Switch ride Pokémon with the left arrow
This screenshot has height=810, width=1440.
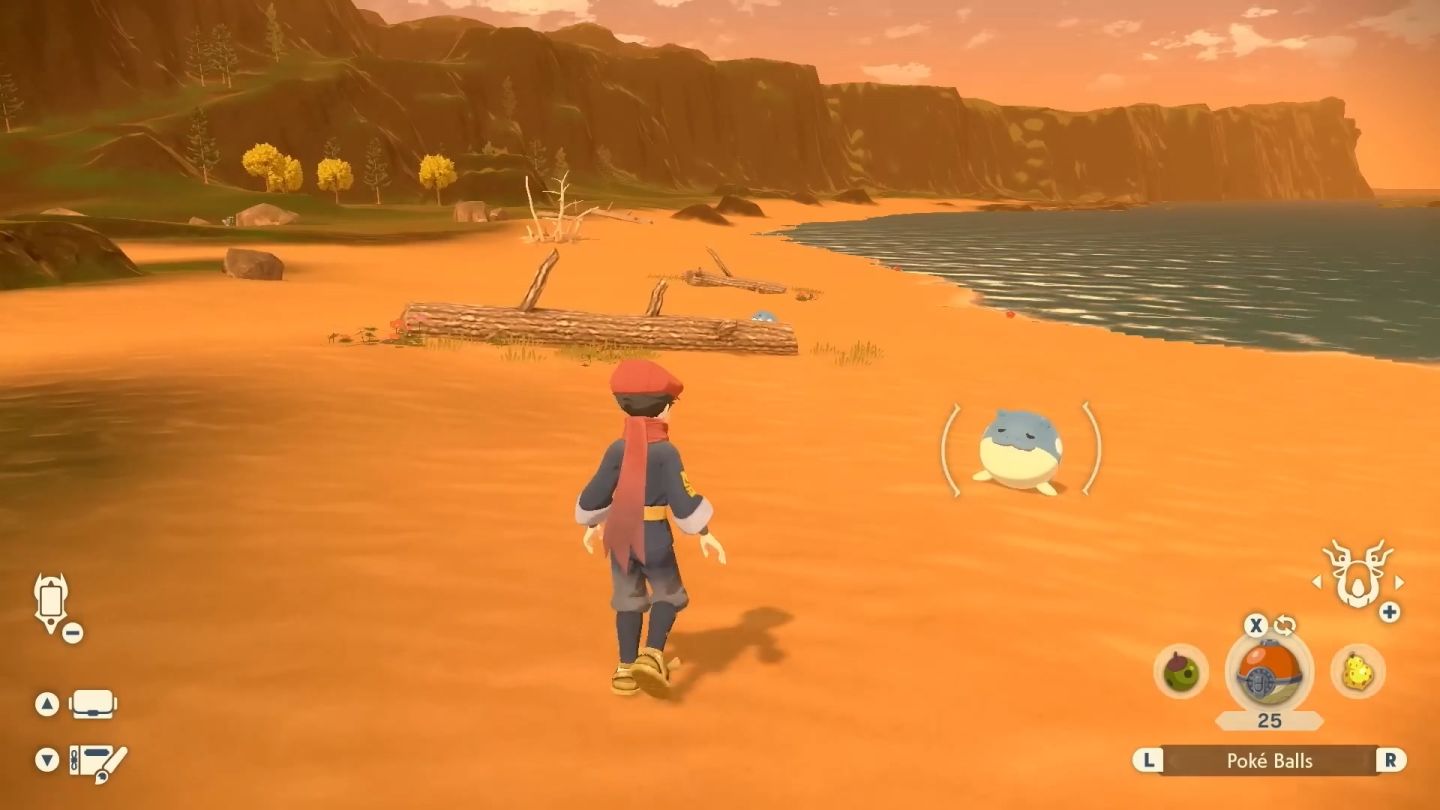[x=1318, y=582]
